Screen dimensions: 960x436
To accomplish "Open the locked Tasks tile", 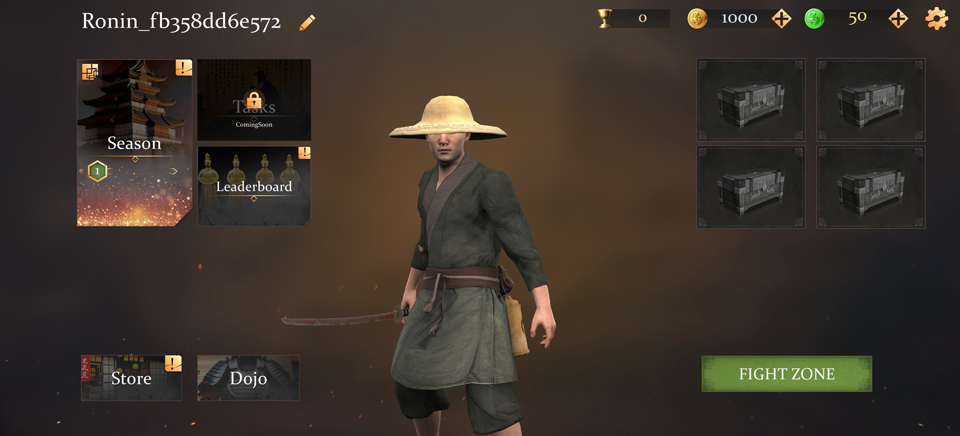I will [x=254, y=100].
